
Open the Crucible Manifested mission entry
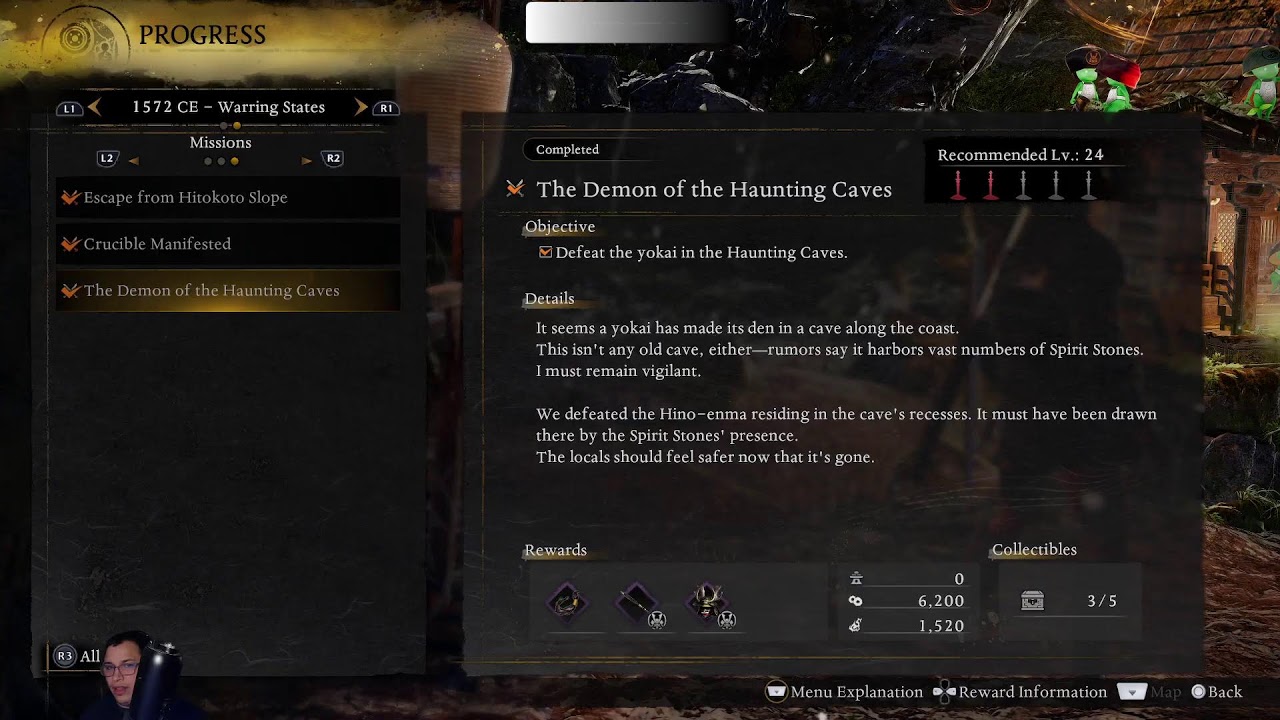click(157, 244)
